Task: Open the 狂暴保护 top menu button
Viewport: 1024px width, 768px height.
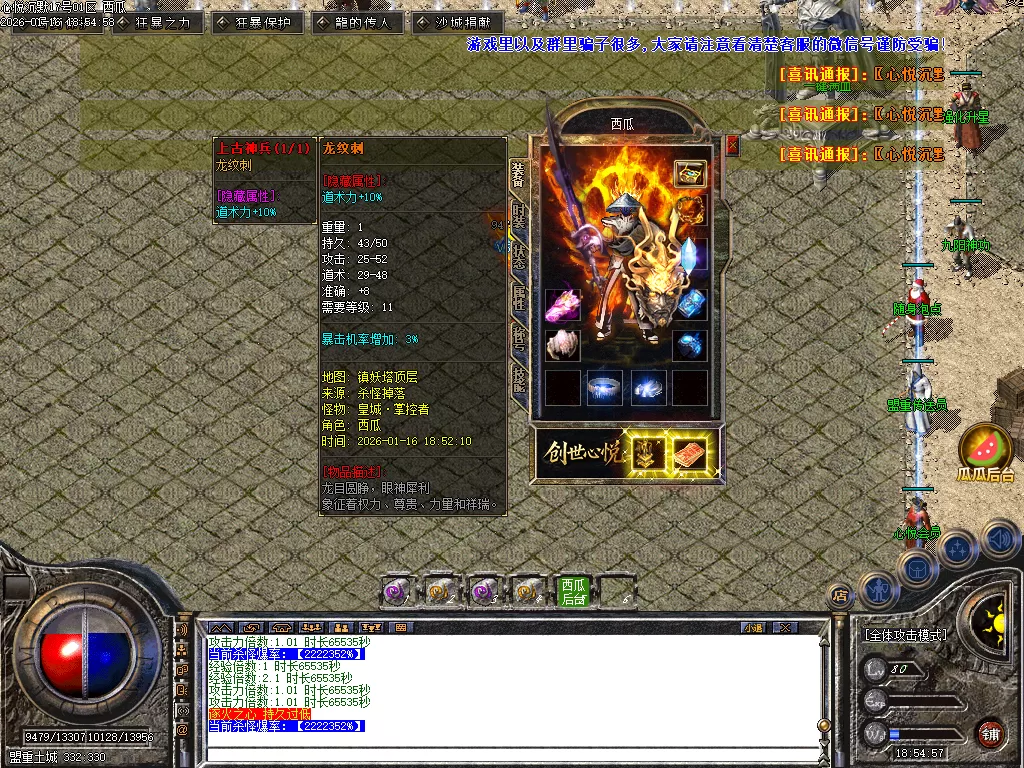Action: pyautogui.click(x=257, y=22)
